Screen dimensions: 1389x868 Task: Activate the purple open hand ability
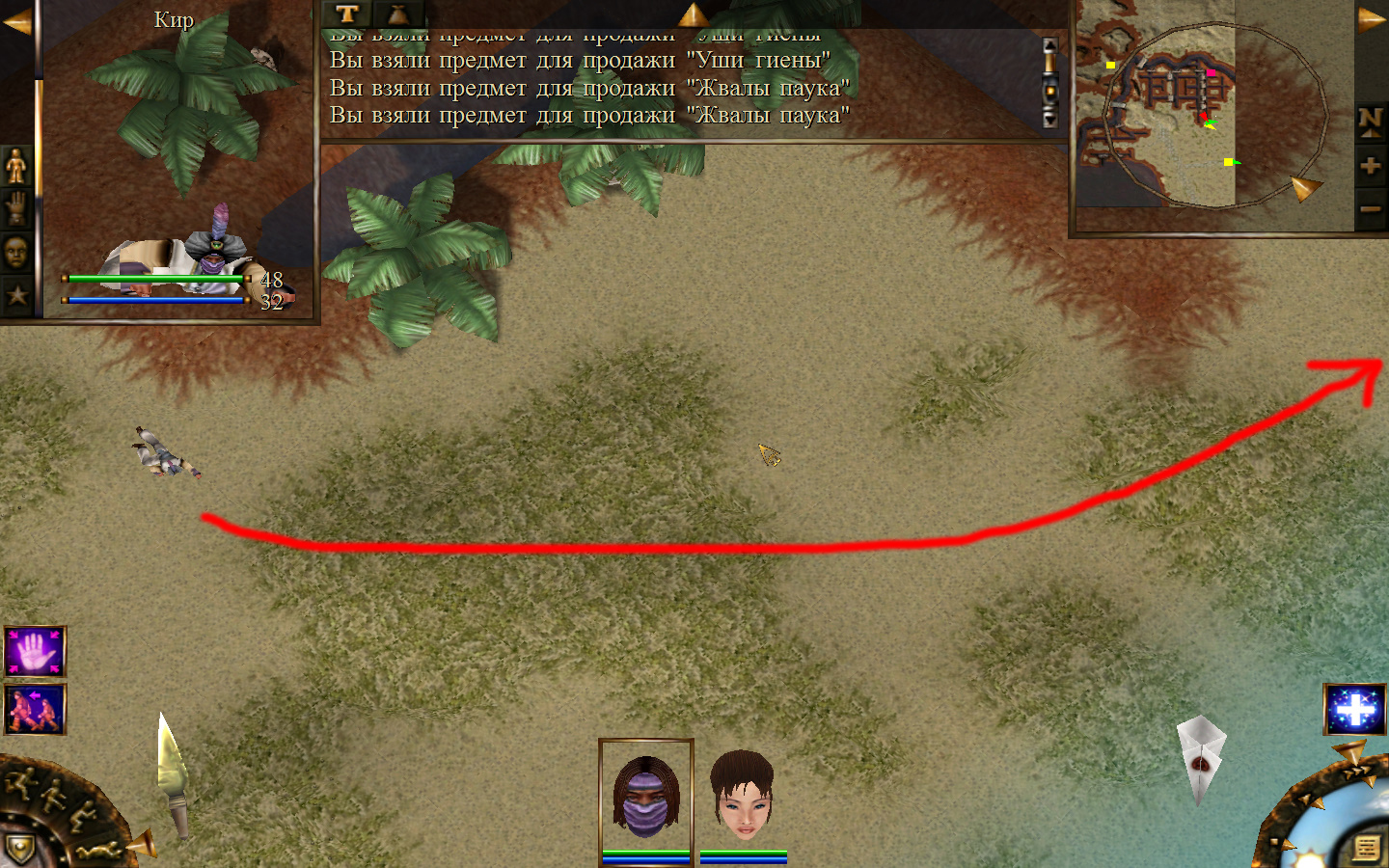tap(35, 651)
